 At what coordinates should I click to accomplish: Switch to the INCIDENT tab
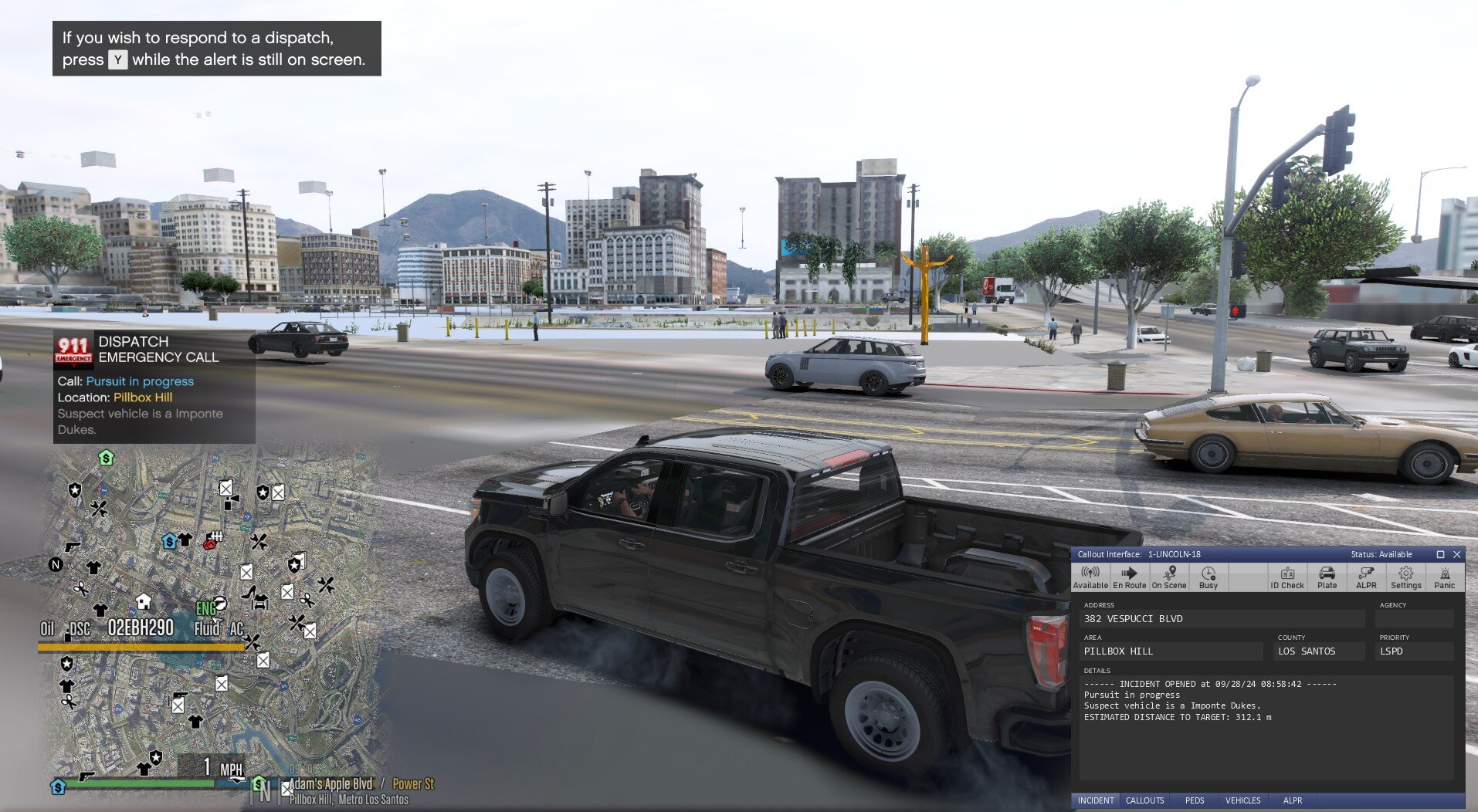point(1096,800)
